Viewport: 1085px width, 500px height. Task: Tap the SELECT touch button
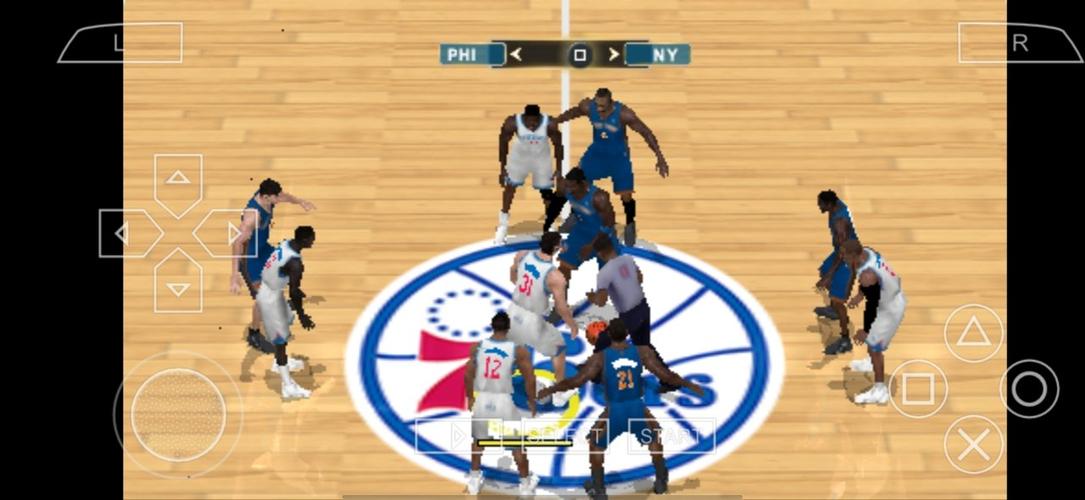[565, 435]
